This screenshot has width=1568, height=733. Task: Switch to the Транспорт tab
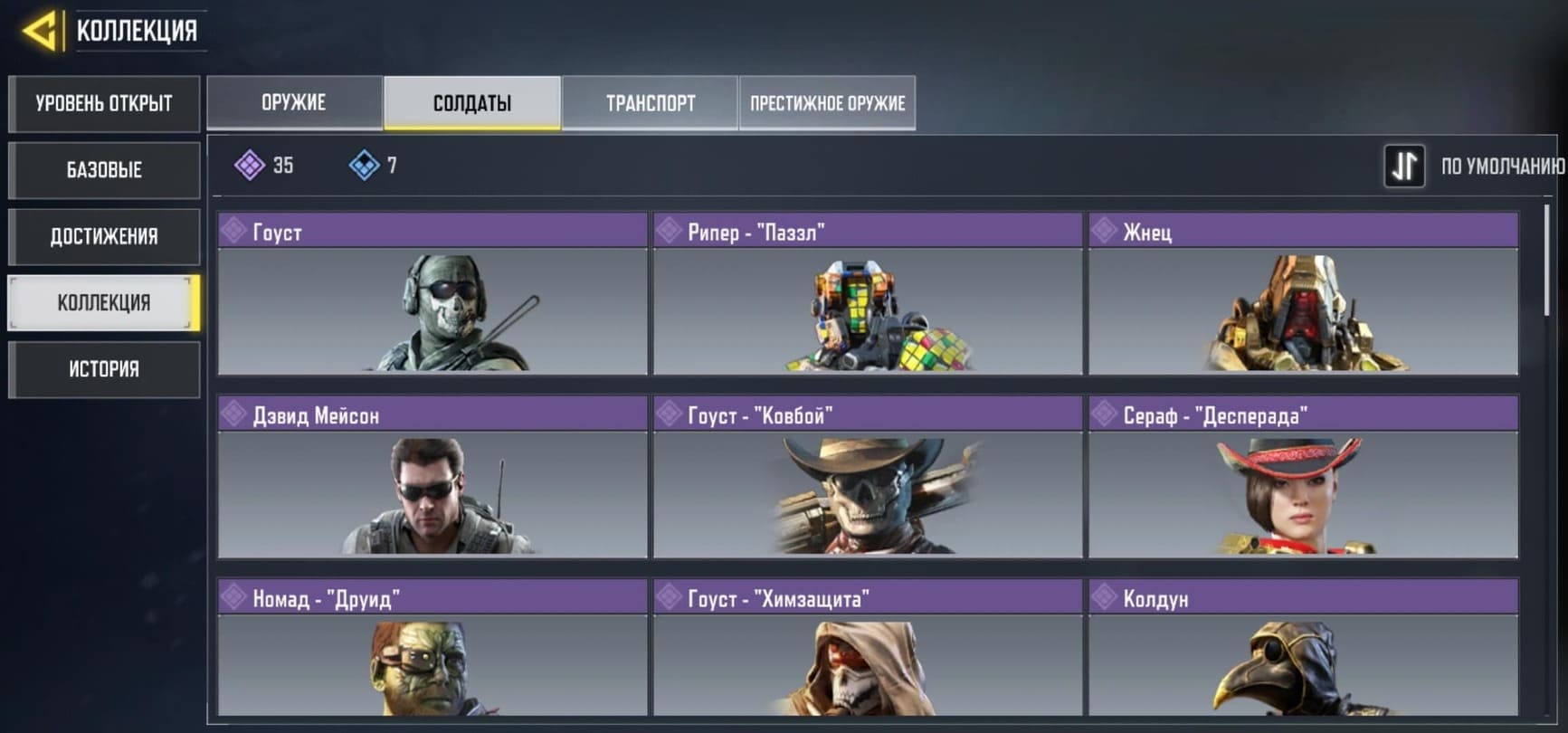pos(651,103)
